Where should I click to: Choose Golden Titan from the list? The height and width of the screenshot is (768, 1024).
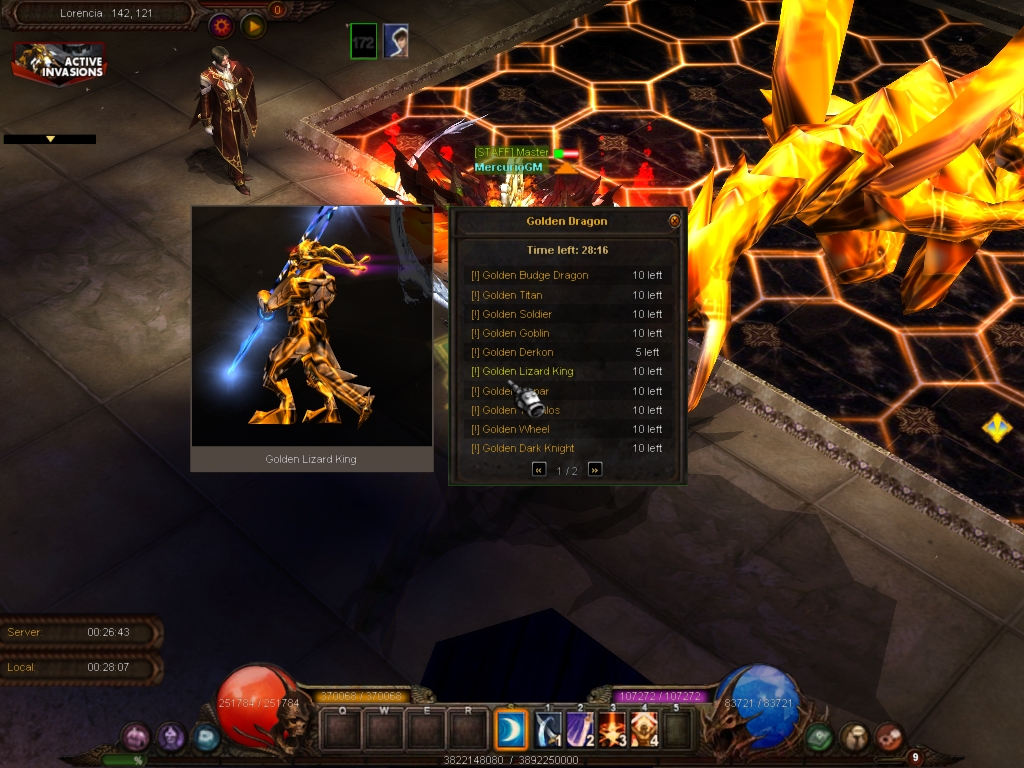click(512, 295)
